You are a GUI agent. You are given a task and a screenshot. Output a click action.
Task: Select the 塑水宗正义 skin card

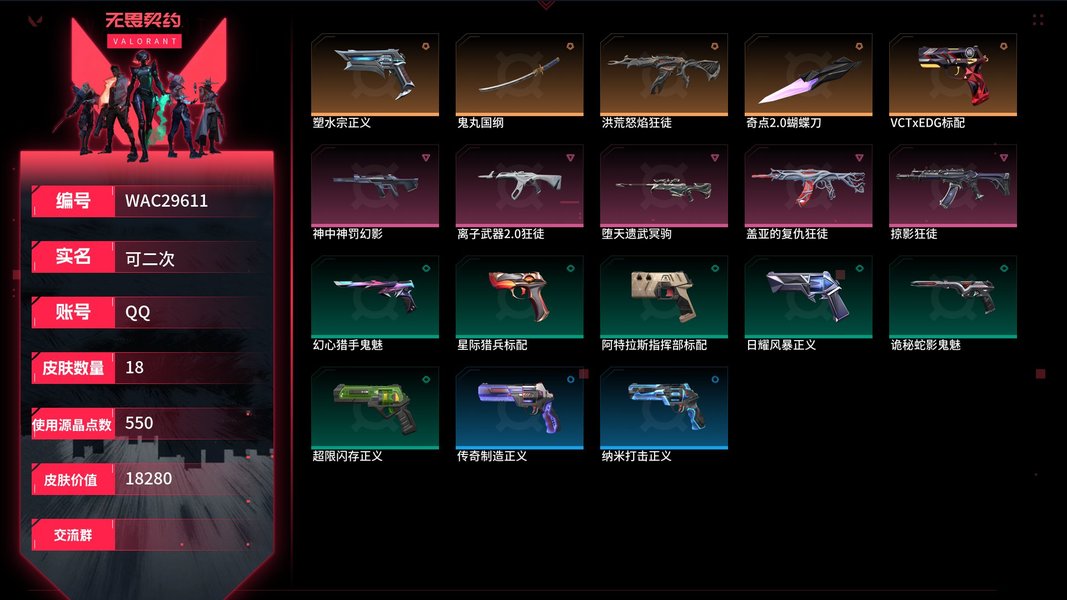375,74
